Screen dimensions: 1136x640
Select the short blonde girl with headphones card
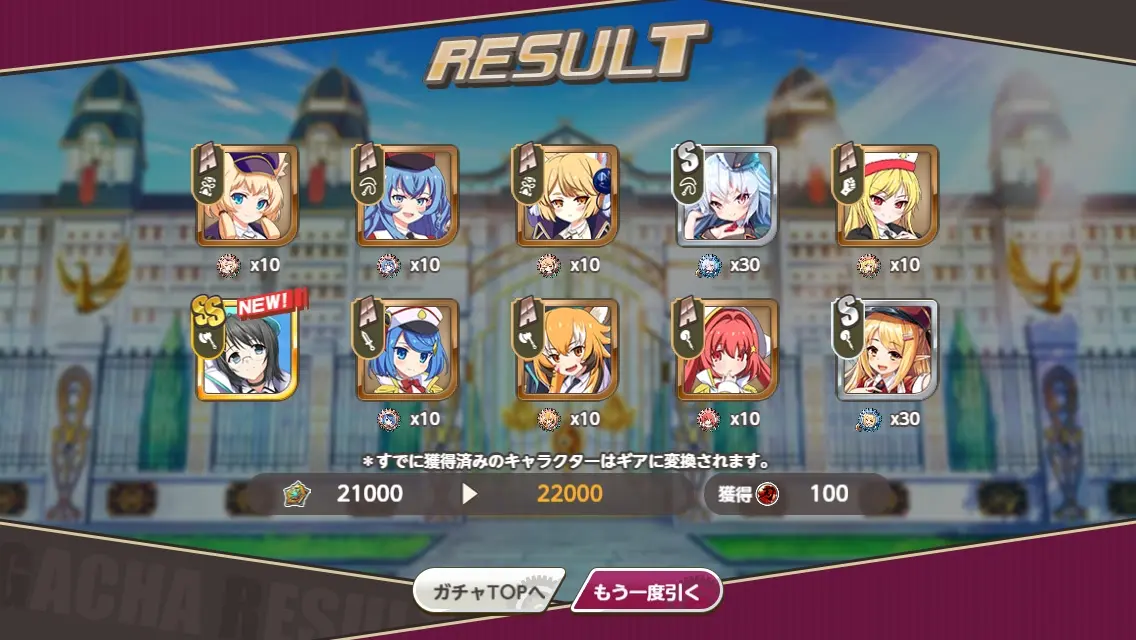[566, 196]
